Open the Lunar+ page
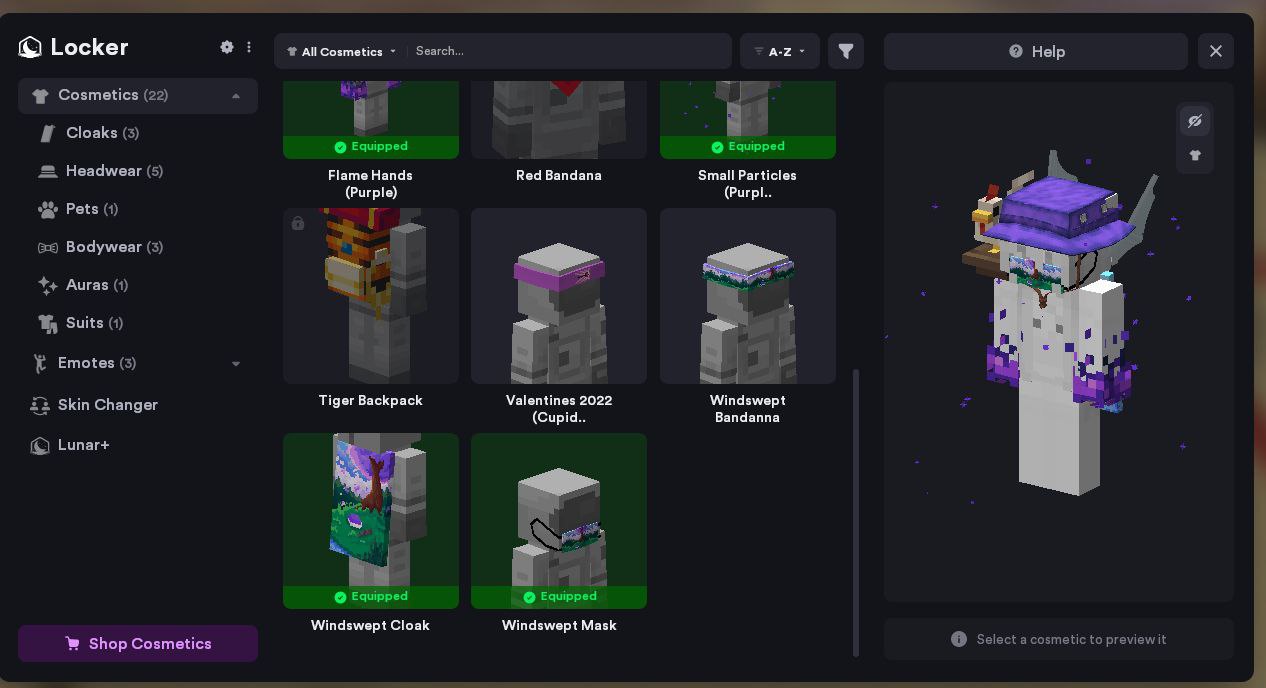Viewport: 1266px width, 688px height. (x=83, y=445)
